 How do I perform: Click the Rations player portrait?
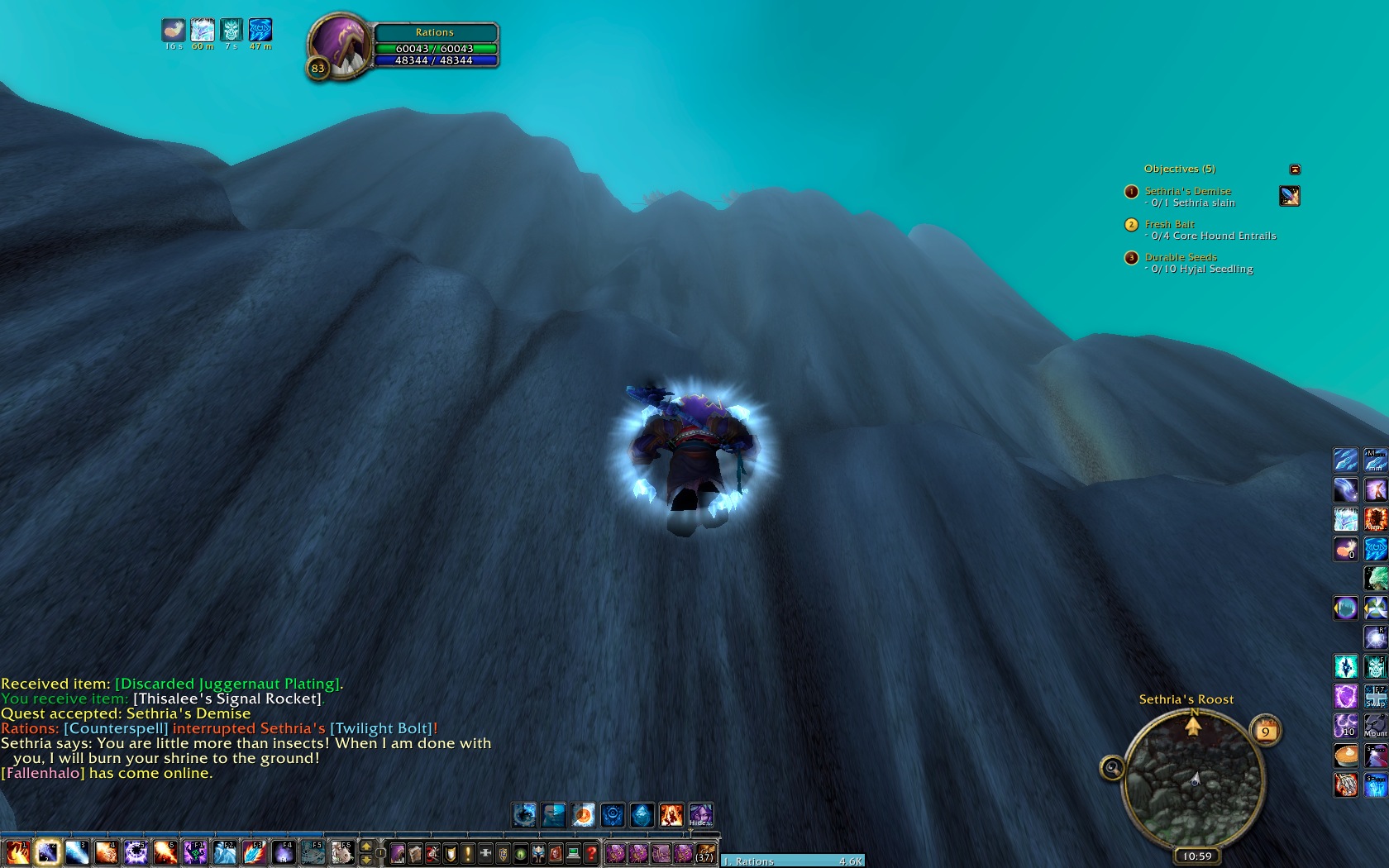339,45
